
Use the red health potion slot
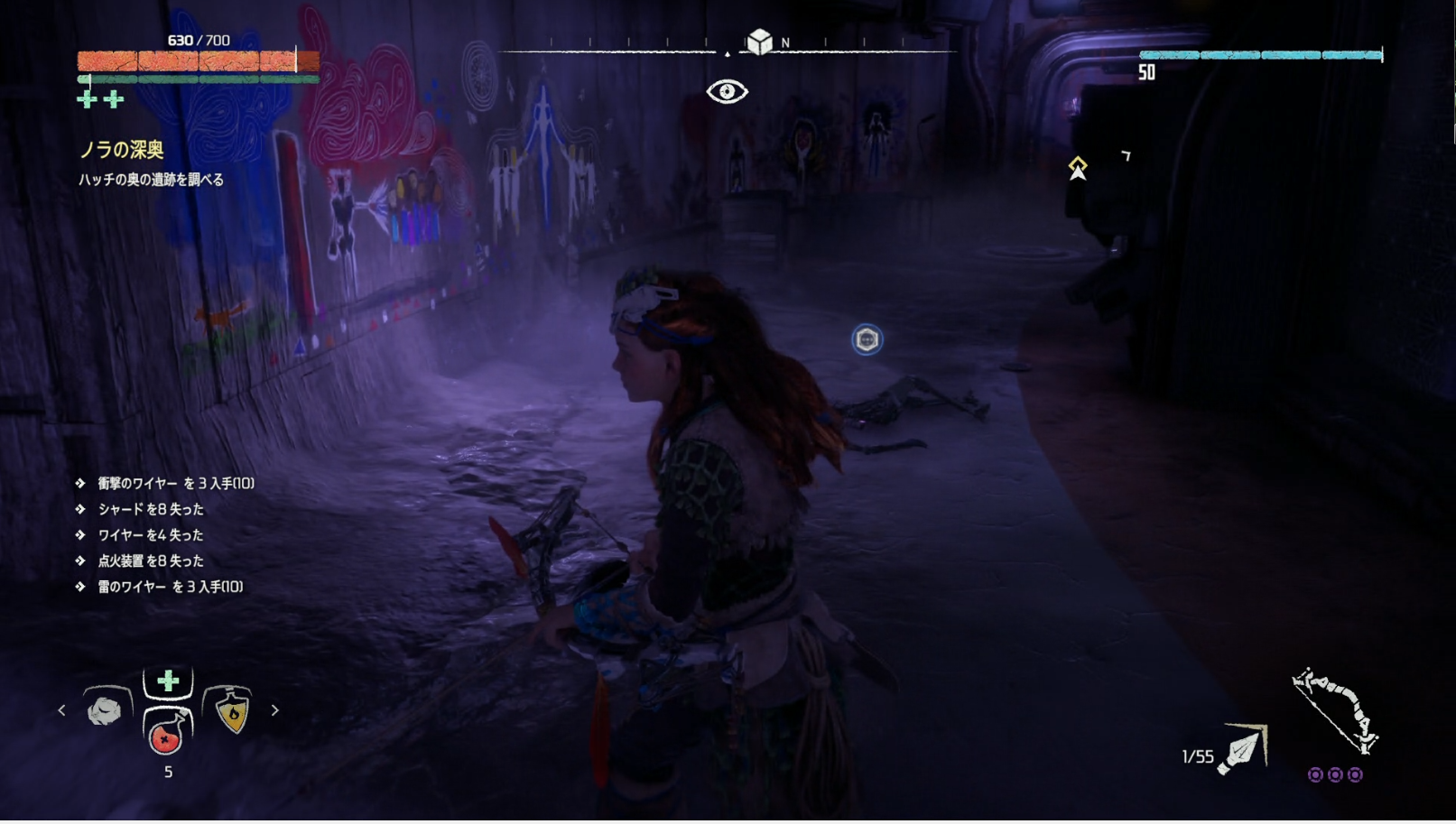(167, 734)
